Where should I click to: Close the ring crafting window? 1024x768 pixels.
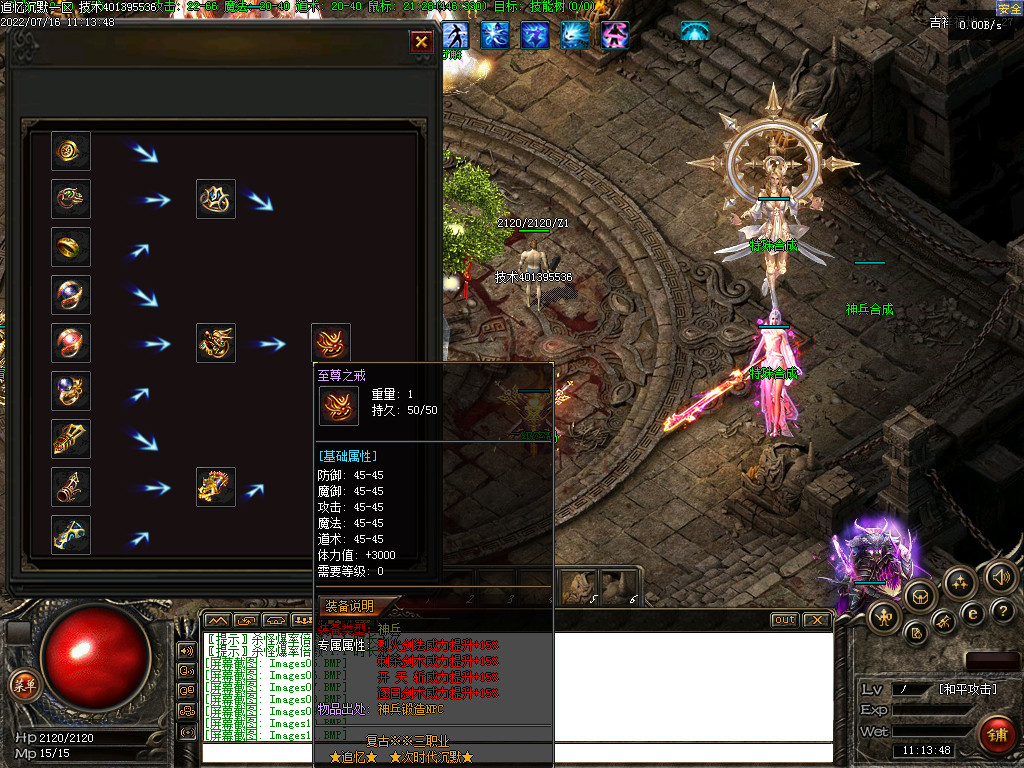pos(421,41)
